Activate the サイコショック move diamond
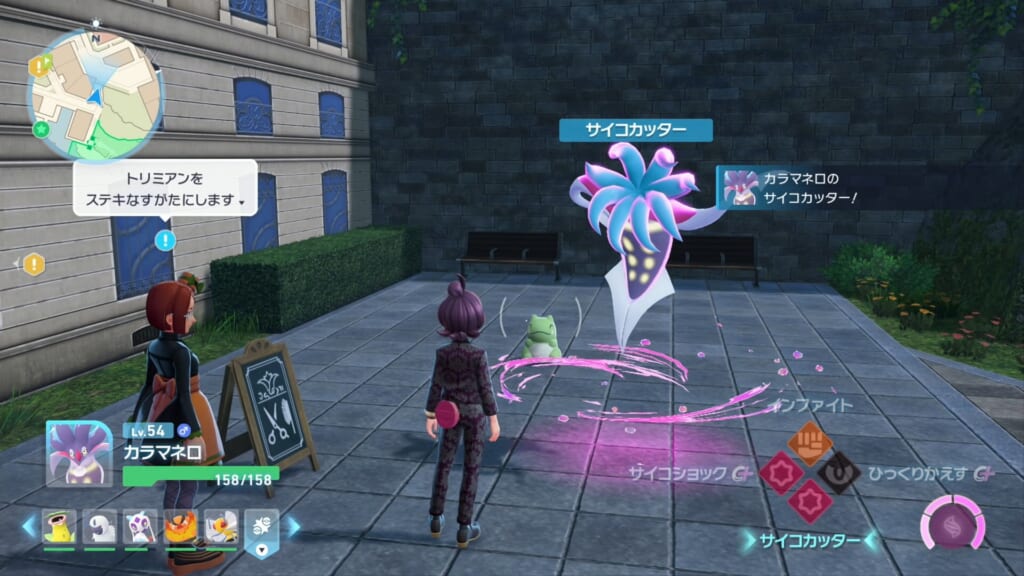The height and width of the screenshot is (576, 1024). click(780, 471)
